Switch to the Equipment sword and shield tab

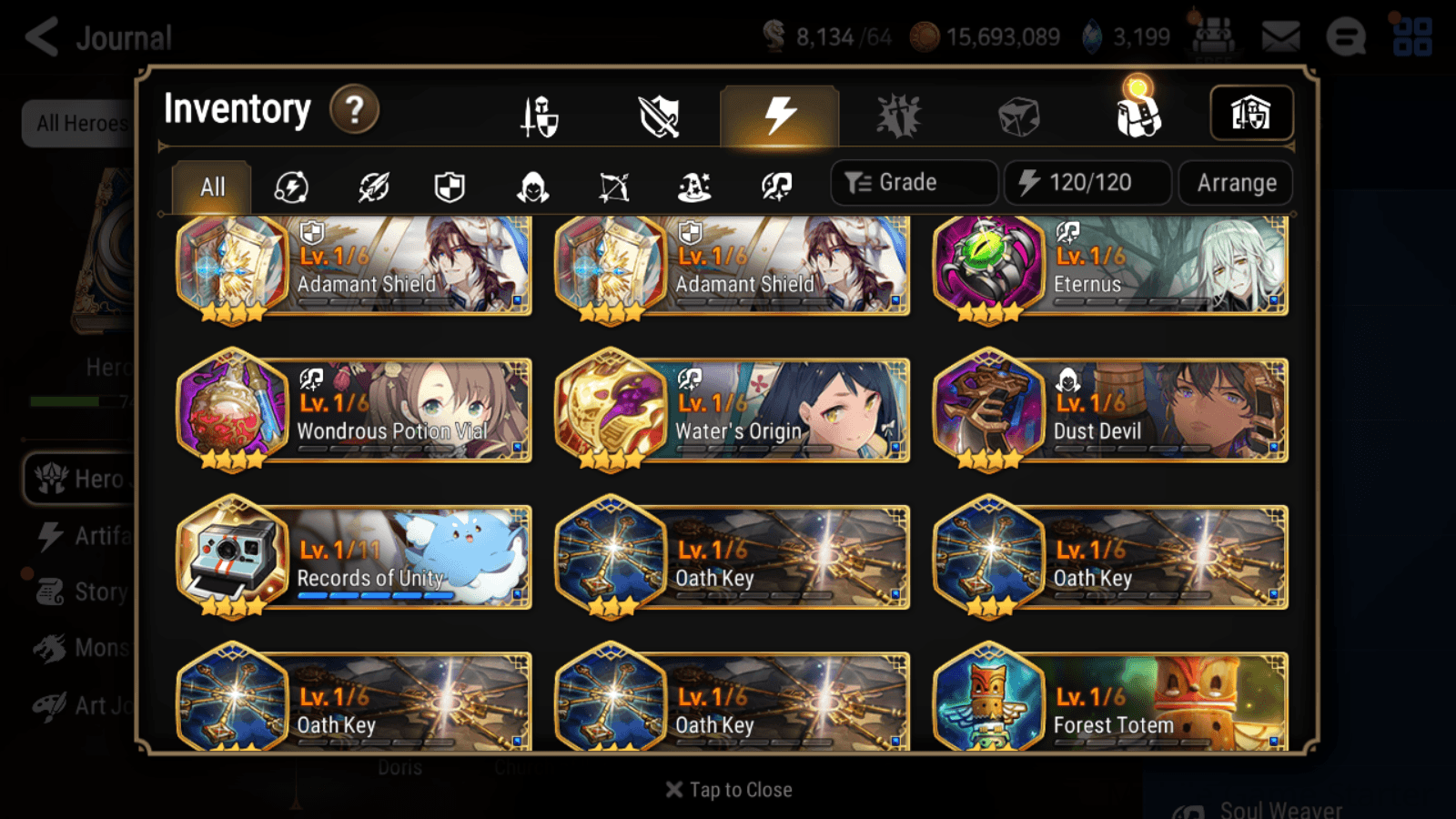tap(537, 116)
